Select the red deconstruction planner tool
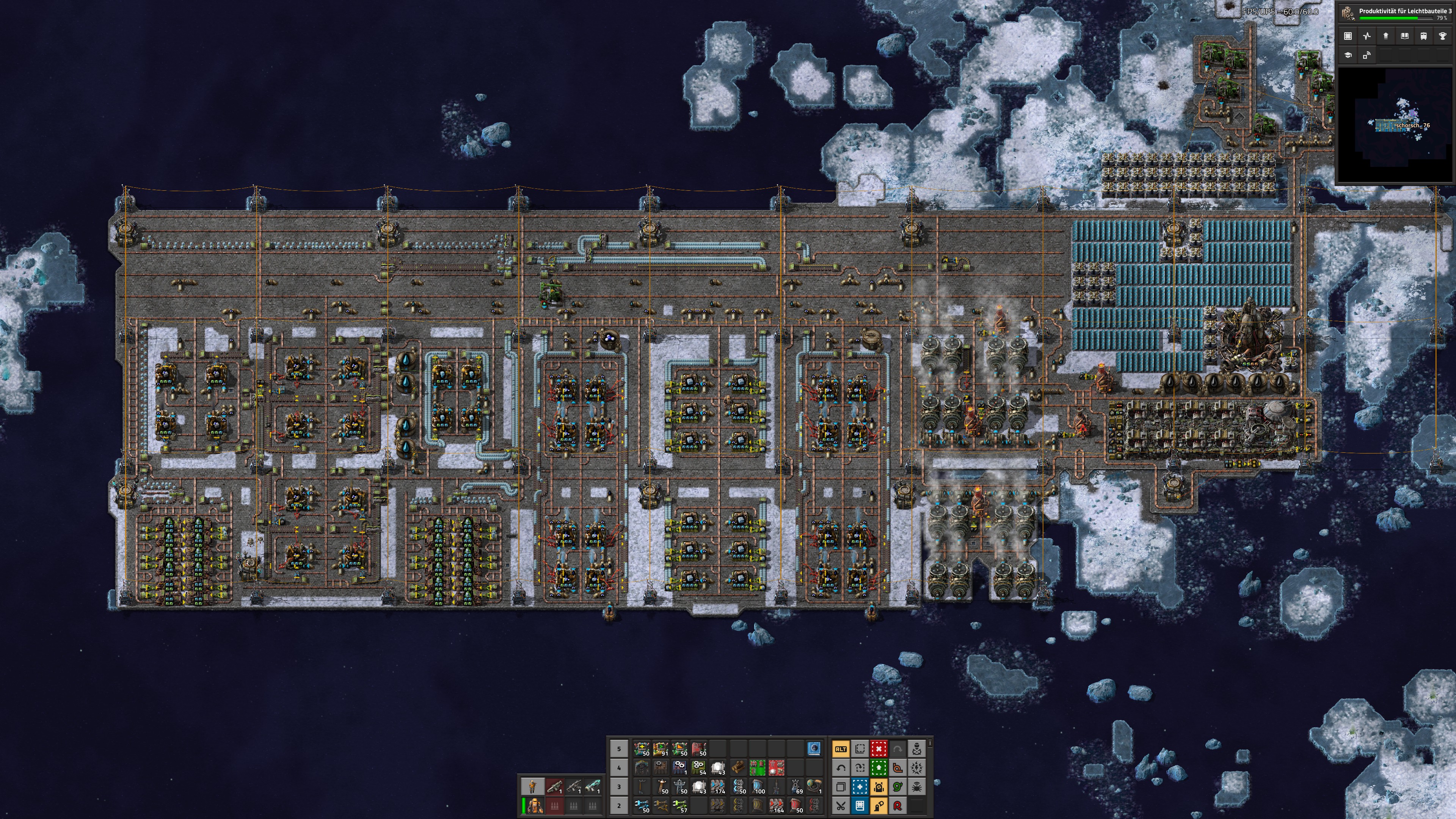Viewport: 1456px width, 819px height. (x=879, y=749)
